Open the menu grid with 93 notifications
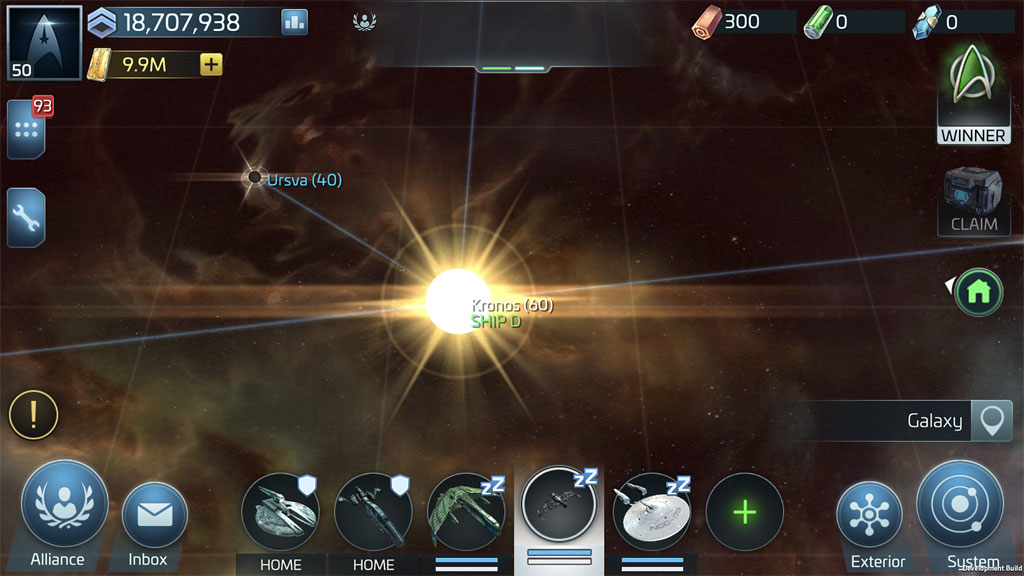The height and width of the screenshot is (576, 1024). 26,130
